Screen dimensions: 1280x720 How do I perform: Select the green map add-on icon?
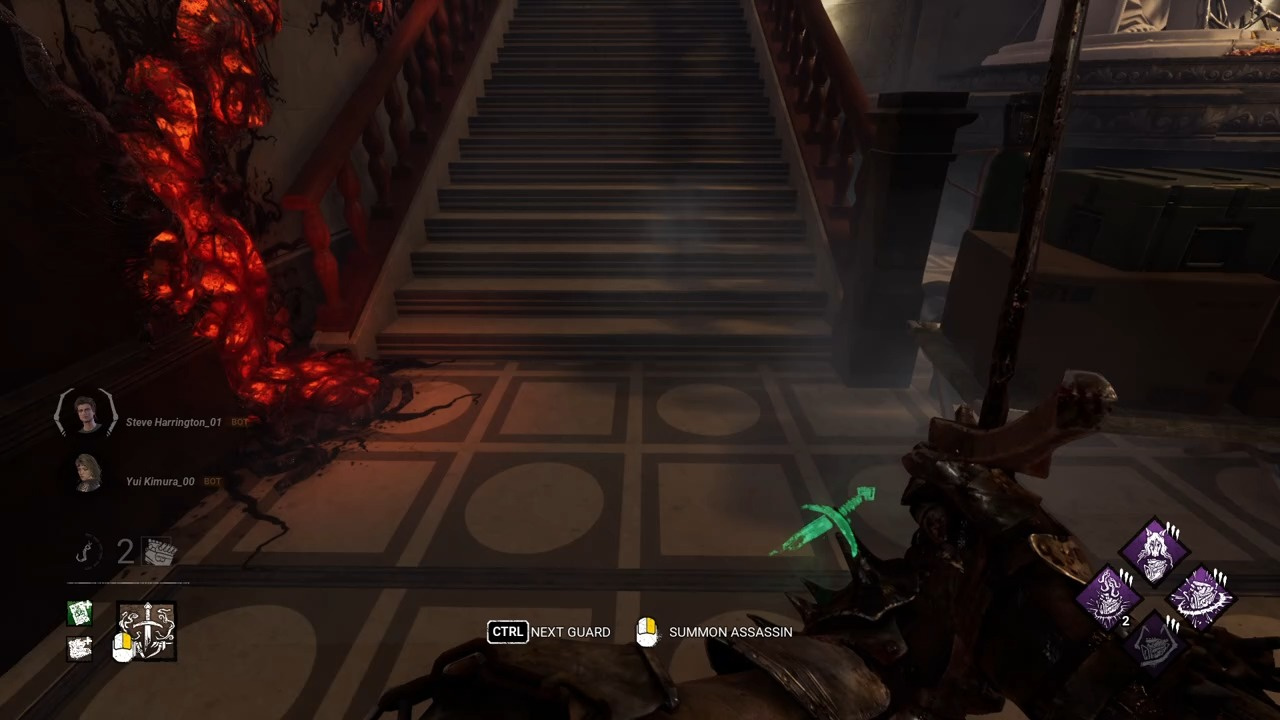[x=78, y=613]
